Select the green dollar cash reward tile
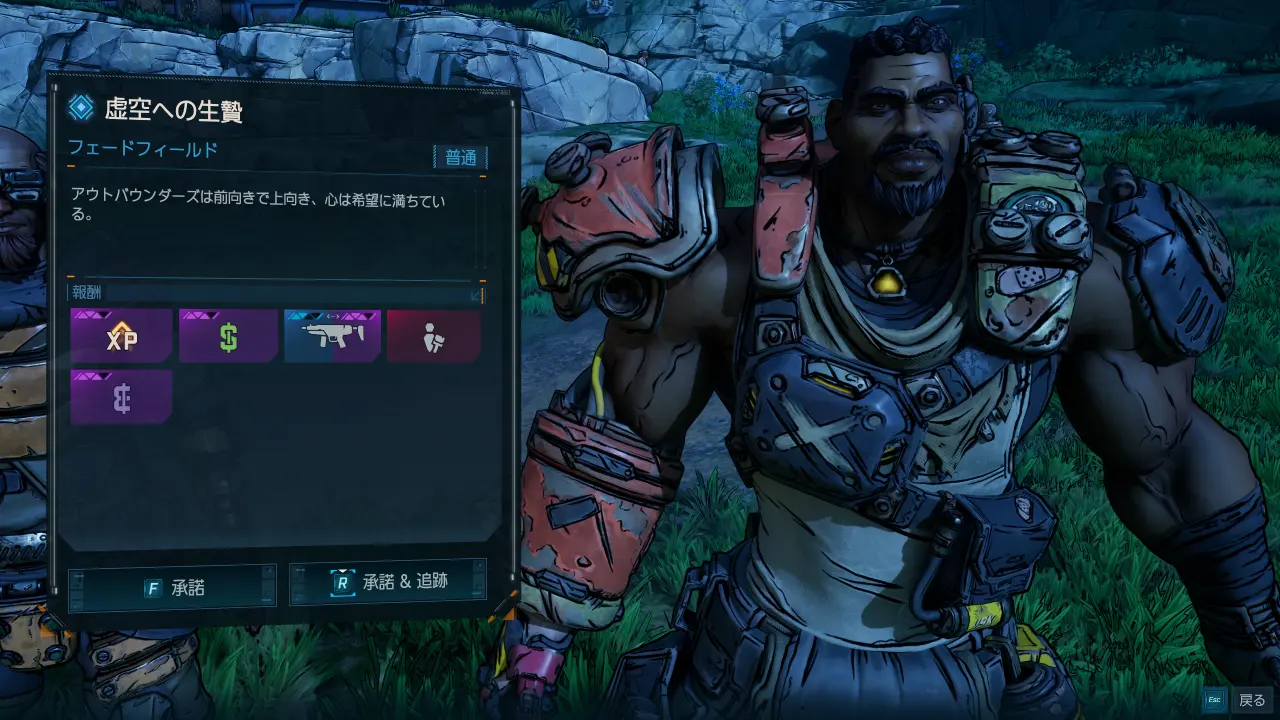 pyautogui.click(x=228, y=336)
